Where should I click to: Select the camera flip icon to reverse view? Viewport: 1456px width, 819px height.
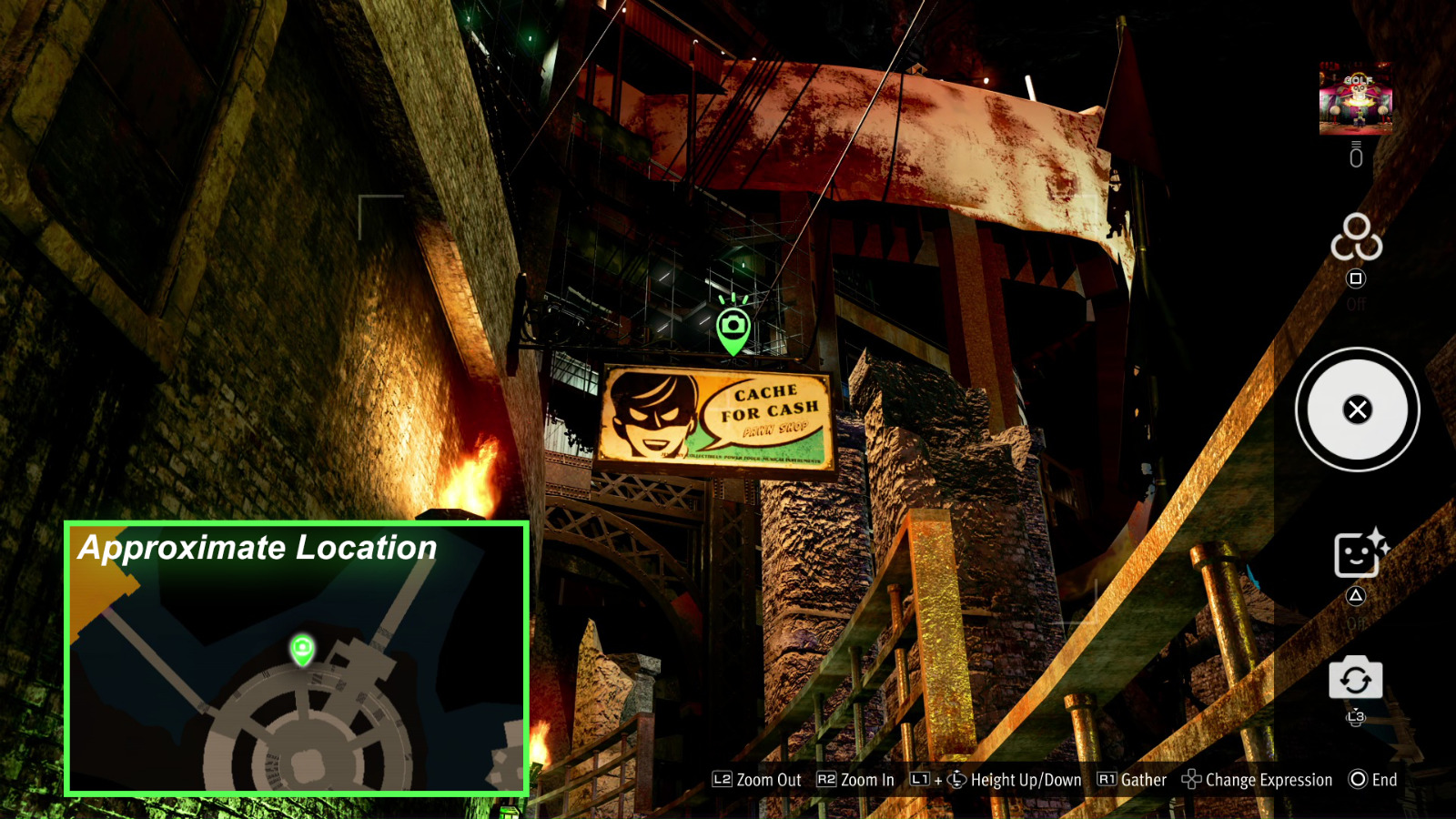pos(1355,678)
